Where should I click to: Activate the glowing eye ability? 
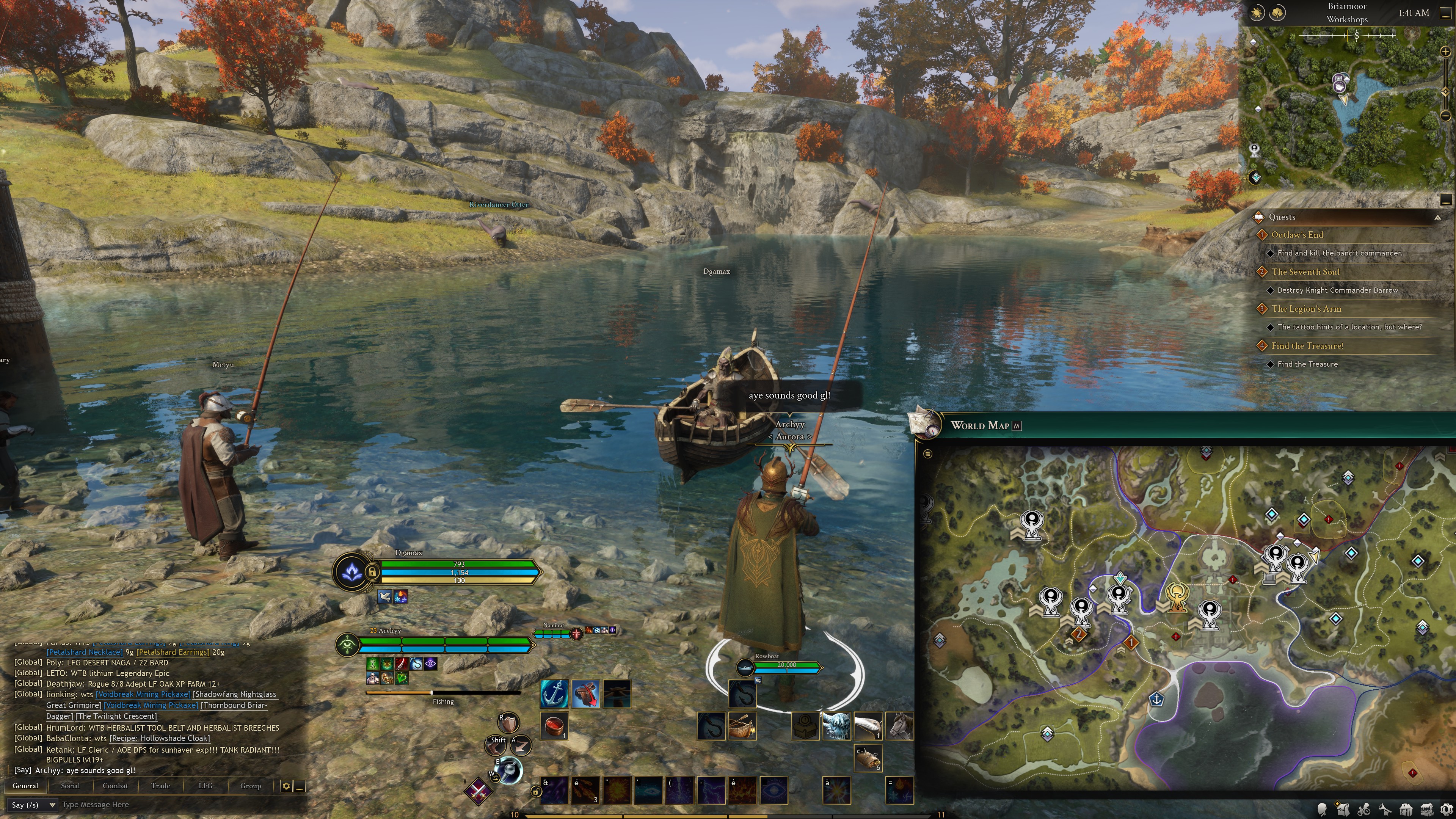click(x=773, y=789)
